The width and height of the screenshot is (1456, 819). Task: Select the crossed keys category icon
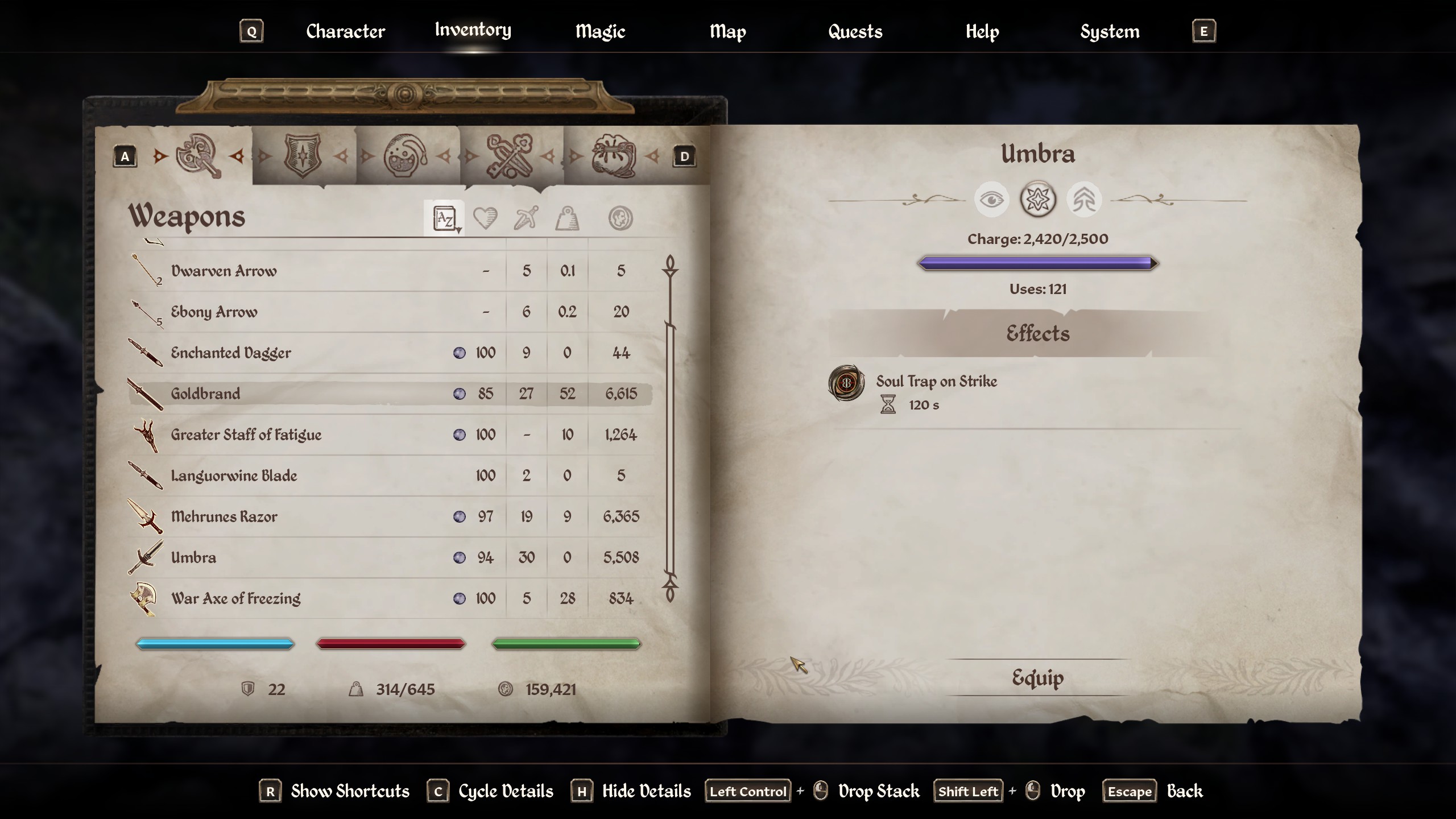click(x=508, y=155)
